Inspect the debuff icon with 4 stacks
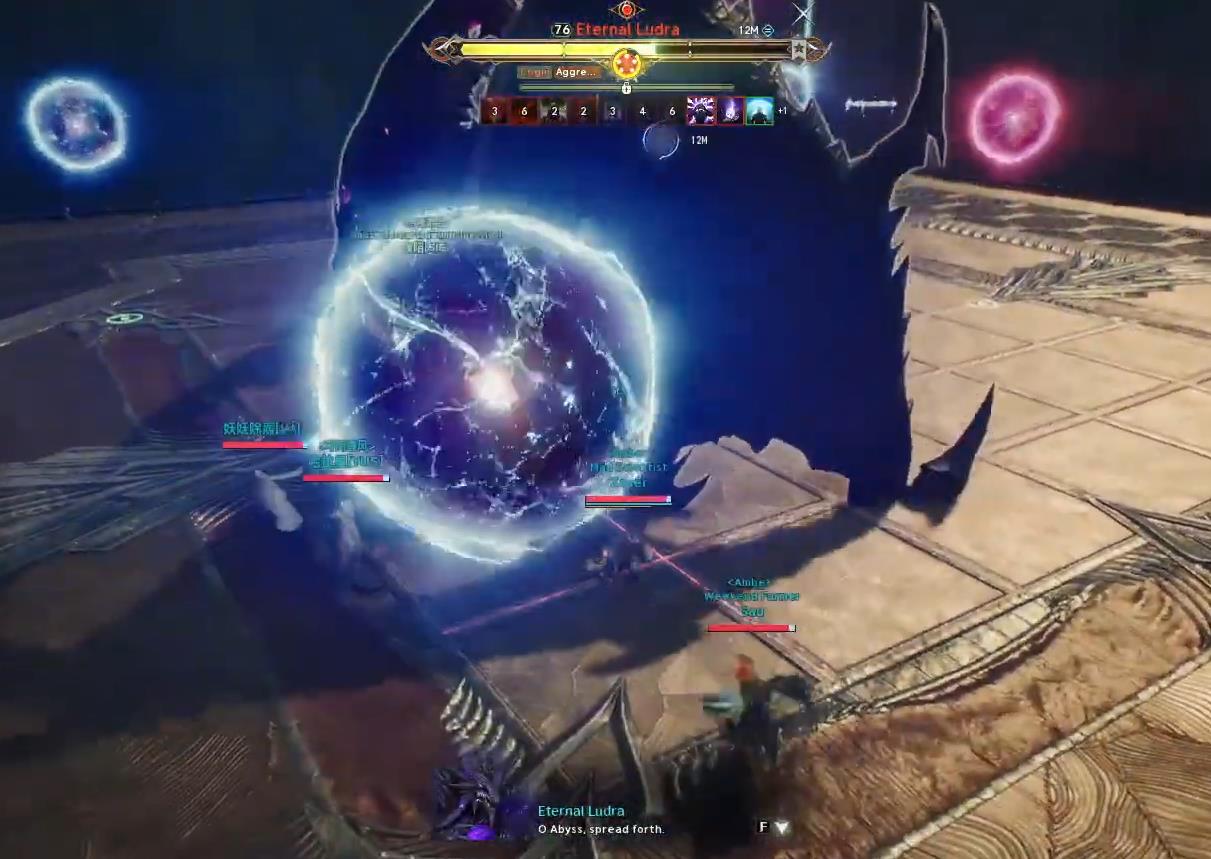 [x=642, y=111]
